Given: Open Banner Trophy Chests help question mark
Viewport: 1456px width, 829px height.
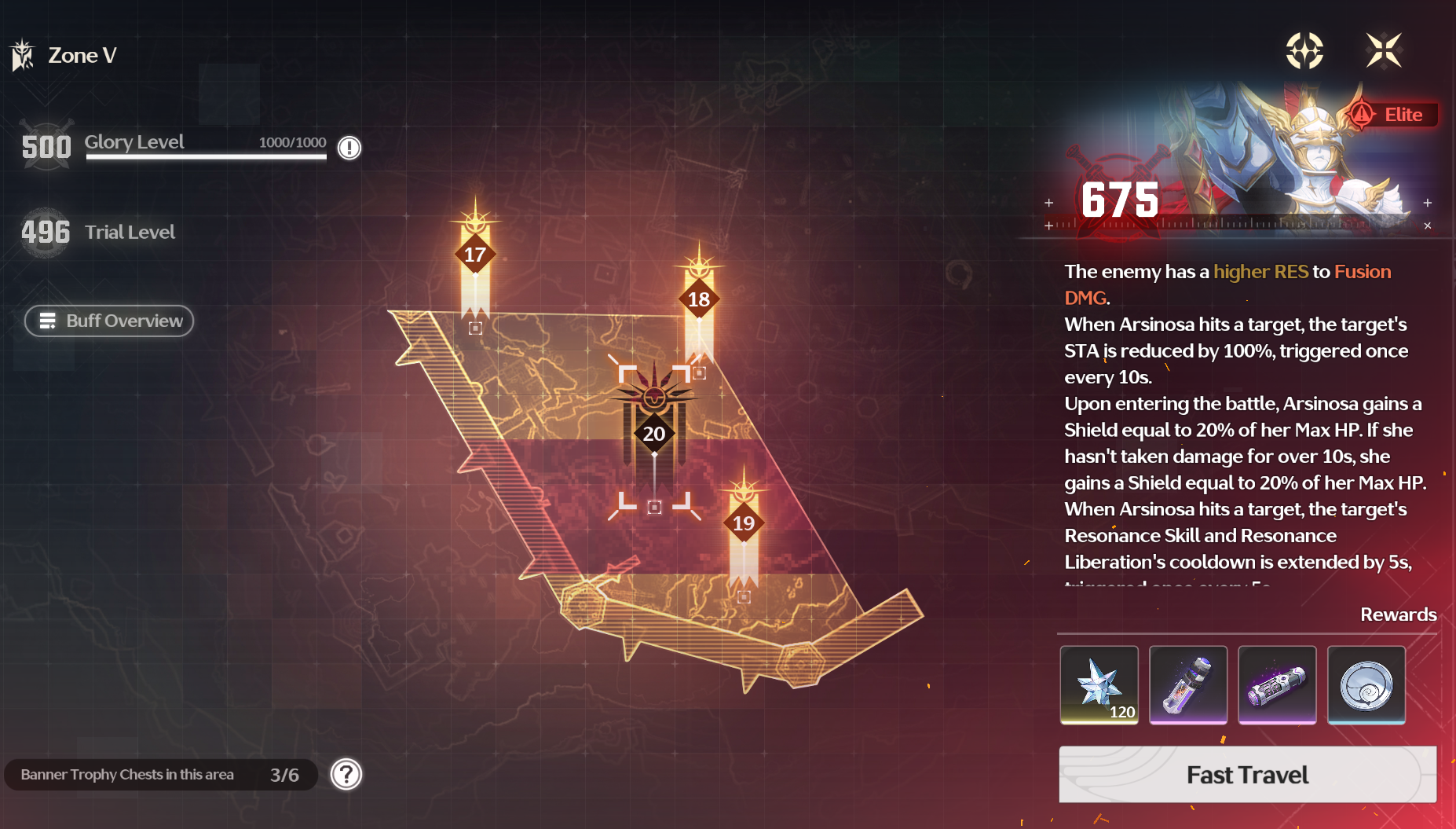Looking at the screenshot, I should coord(346,775).
